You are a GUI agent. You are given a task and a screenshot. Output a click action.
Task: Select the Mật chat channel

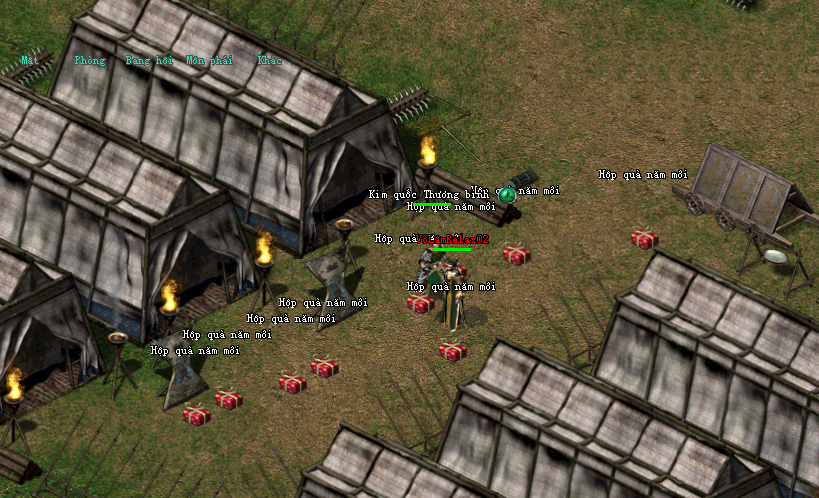tap(30, 60)
